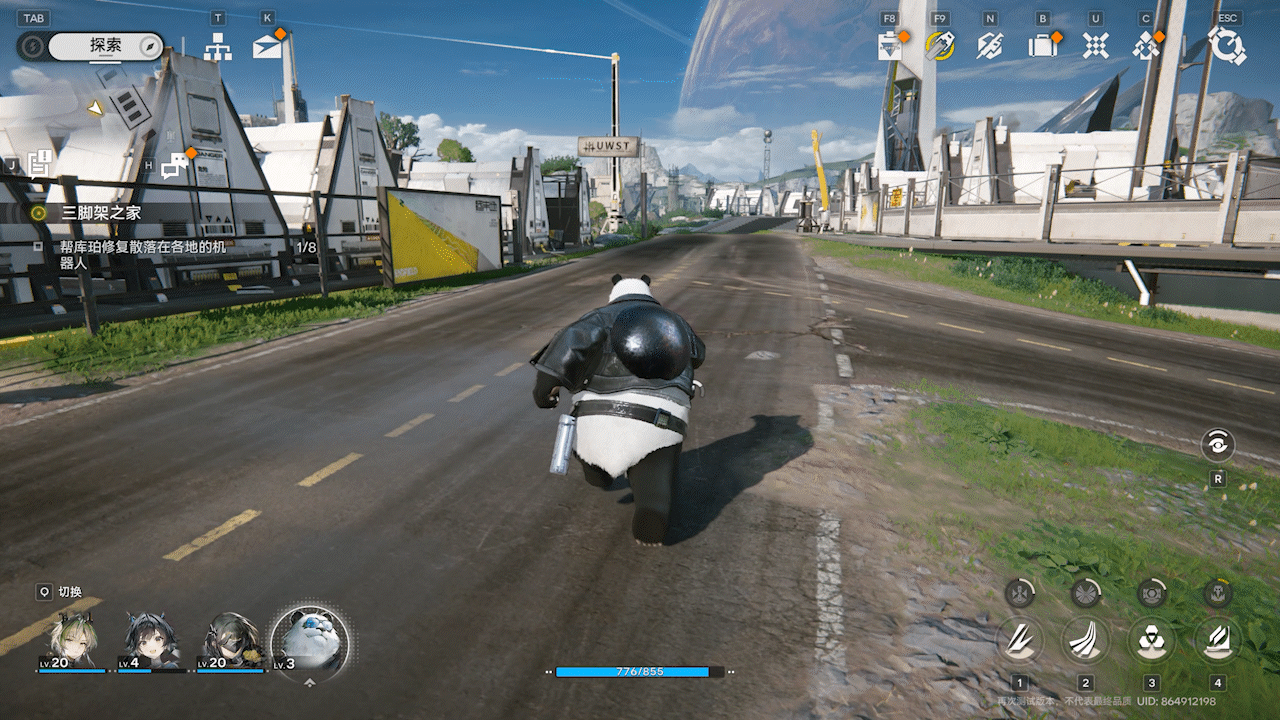This screenshot has height=720, width=1280.
Task: Click the eye scan icon on the right
Action: tap(1218, 445)
